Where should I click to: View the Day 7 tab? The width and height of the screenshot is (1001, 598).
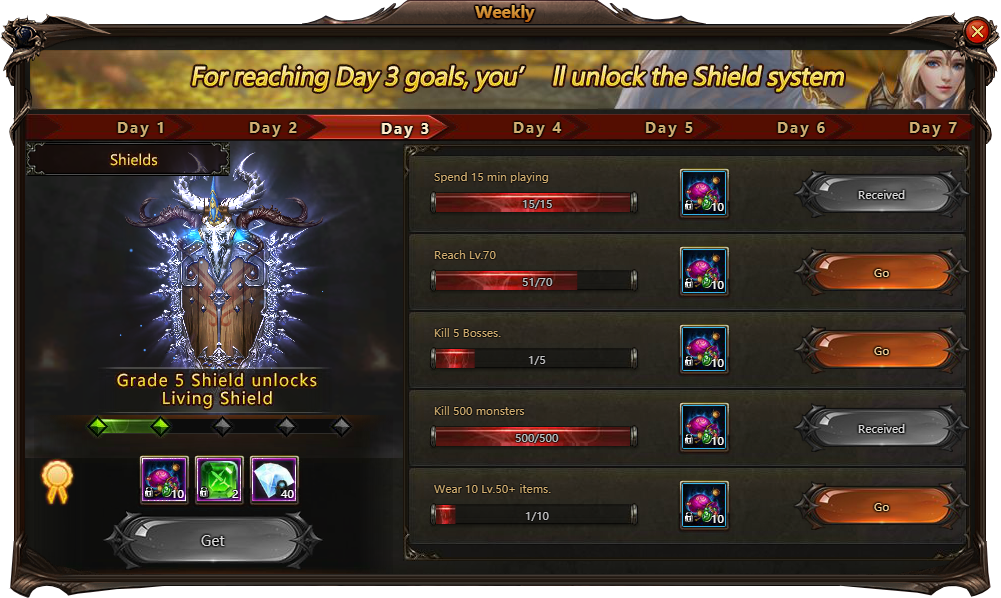[x=932, y=128]
